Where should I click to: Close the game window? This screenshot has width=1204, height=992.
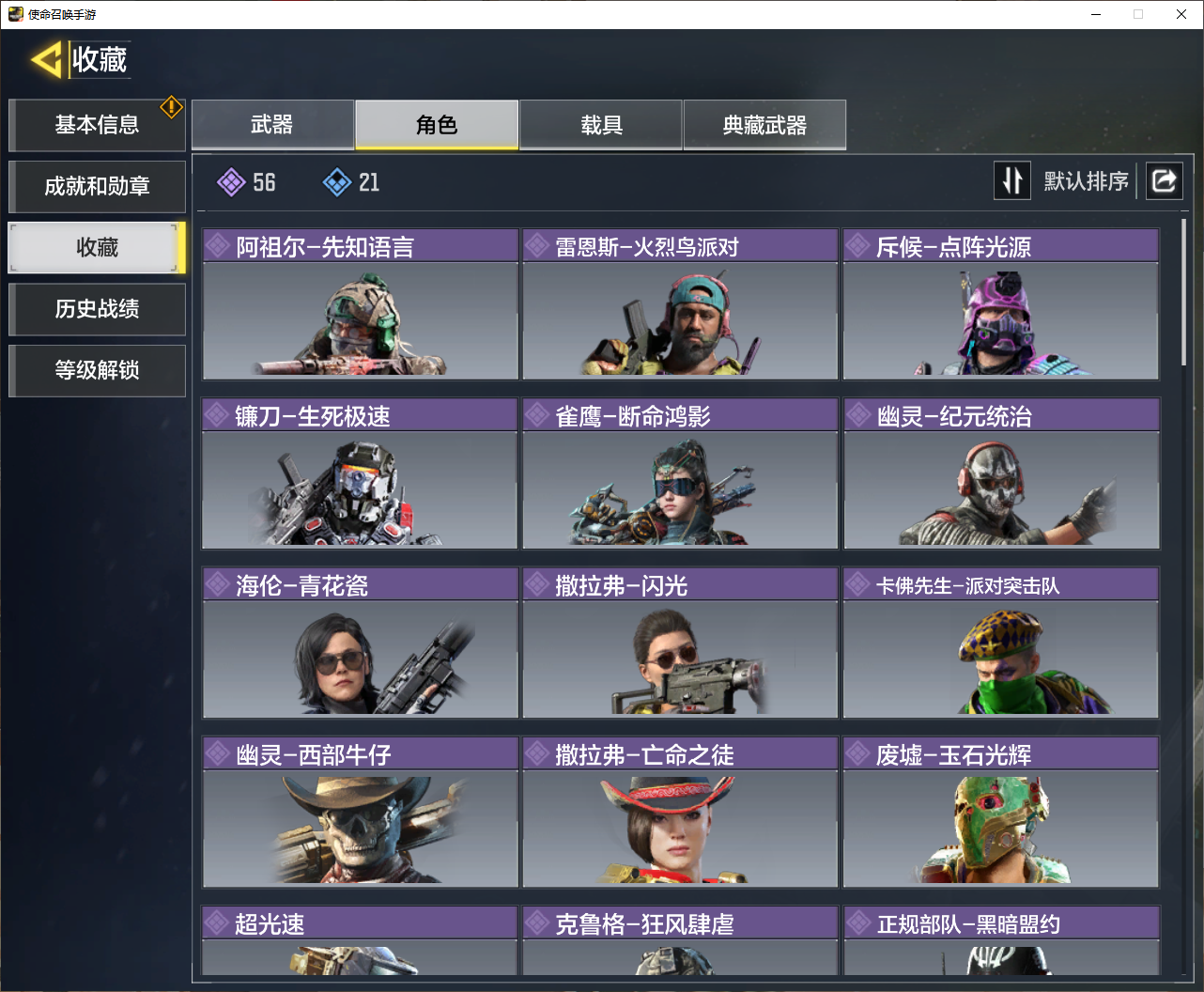(x=1181, y=14)
